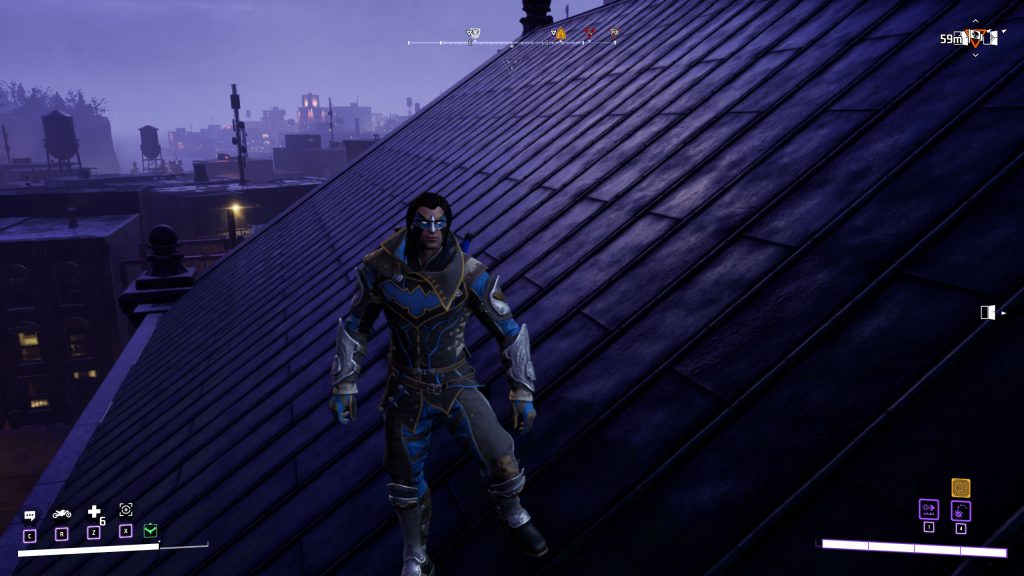Activate the AR scan icon
The height and width of the screenshot is (576, 1024).
(126, 510)
